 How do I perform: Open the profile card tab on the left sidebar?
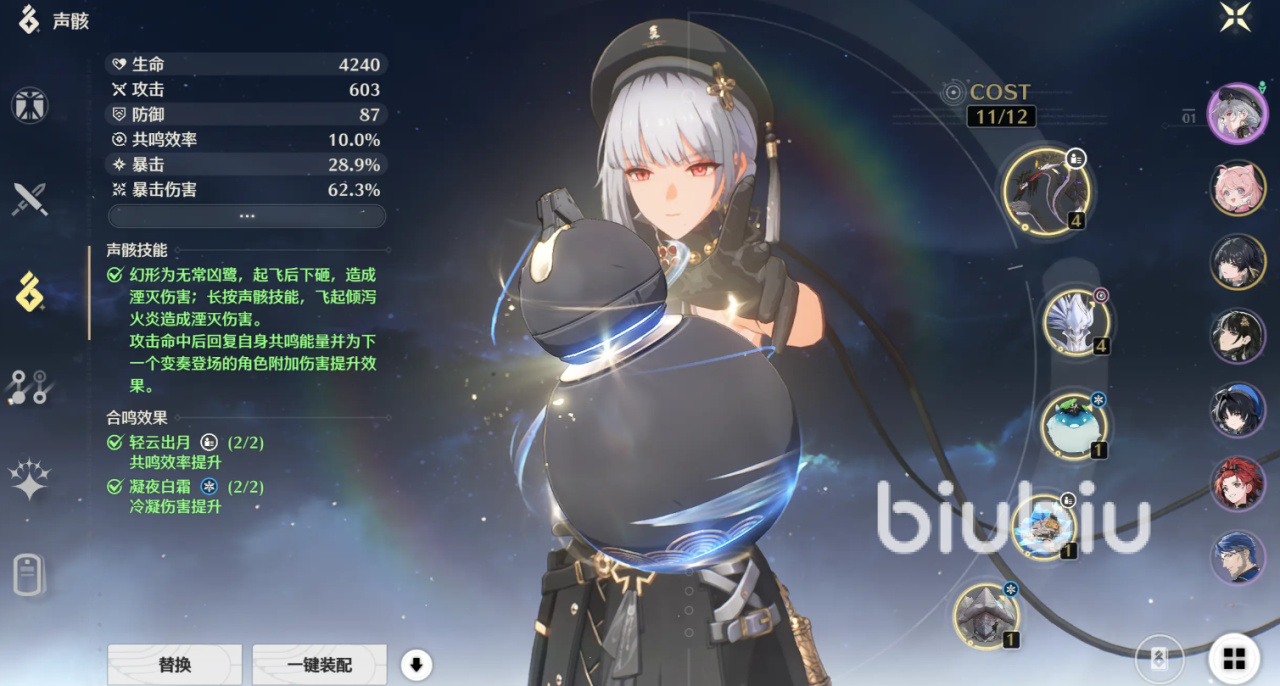coord(30,574)
